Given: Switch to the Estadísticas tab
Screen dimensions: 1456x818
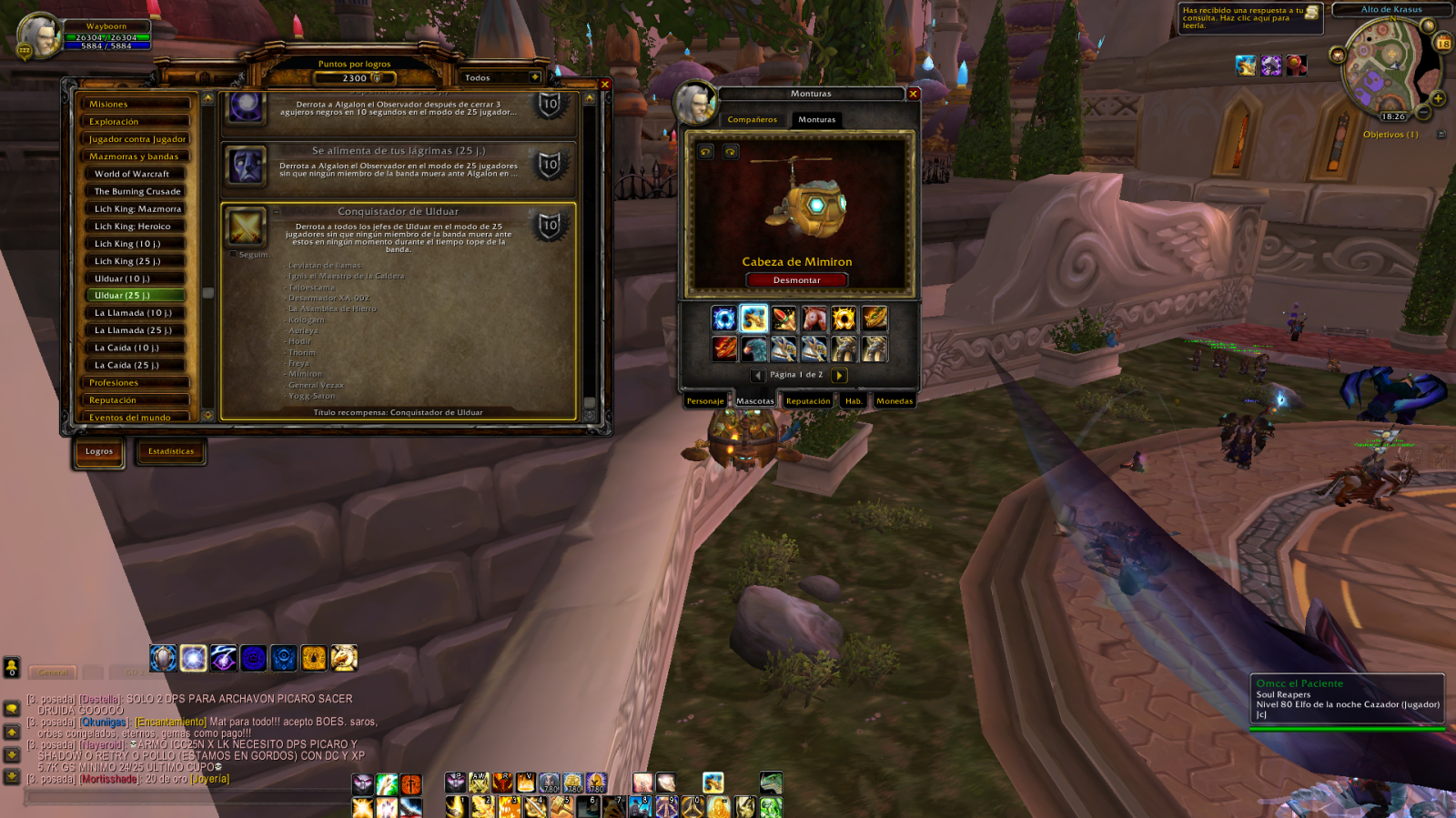Looking at the screenshot, I should point(171,451).
